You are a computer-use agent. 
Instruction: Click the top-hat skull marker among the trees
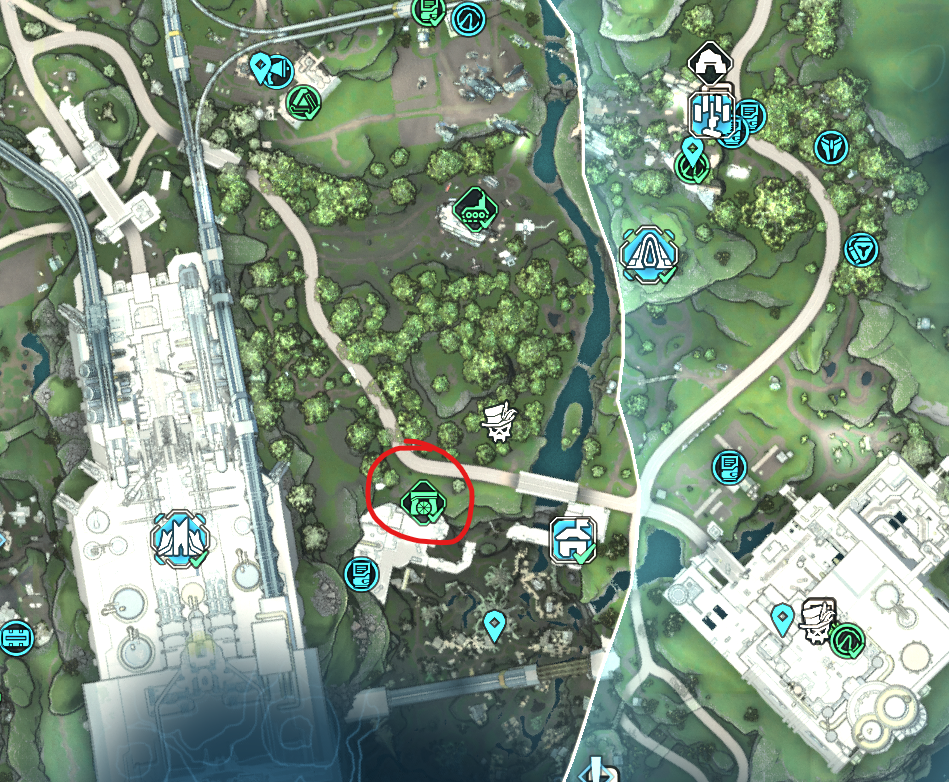point(498,424)
